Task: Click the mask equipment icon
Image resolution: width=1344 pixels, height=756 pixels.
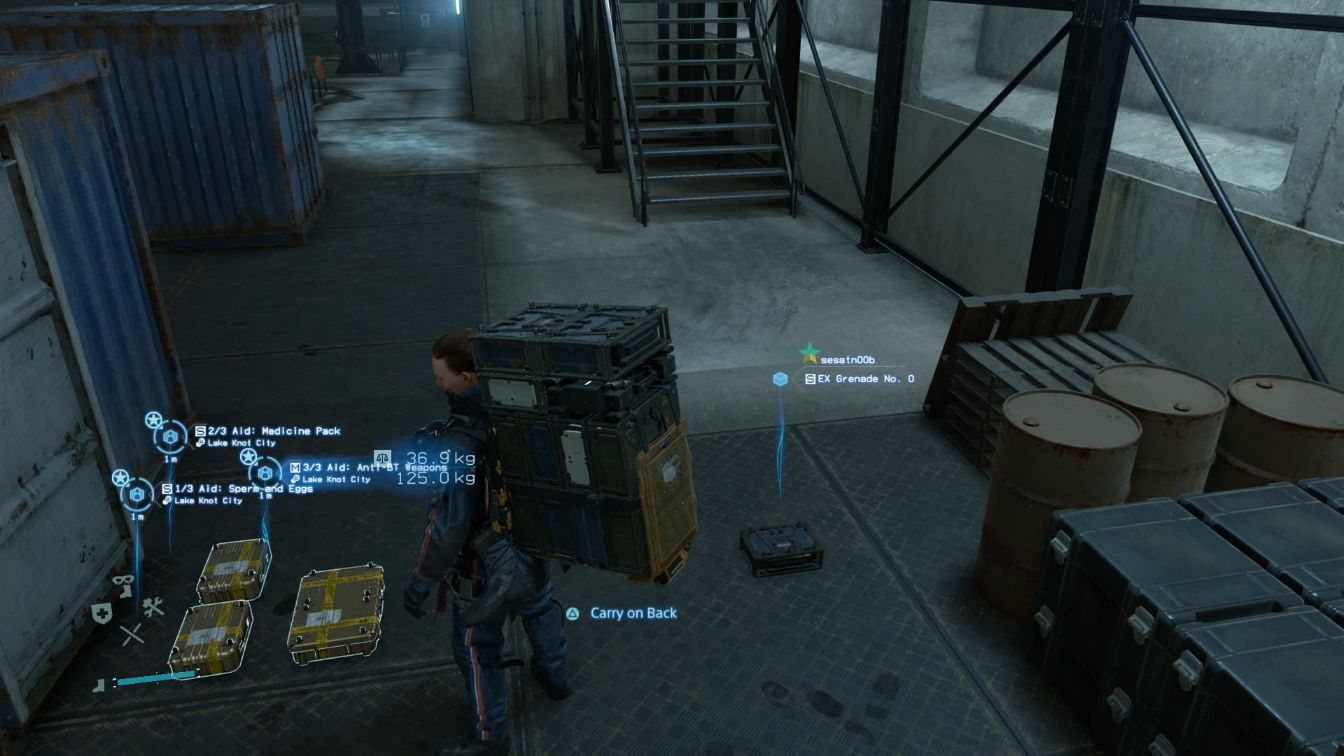Action: coord(124,583)
